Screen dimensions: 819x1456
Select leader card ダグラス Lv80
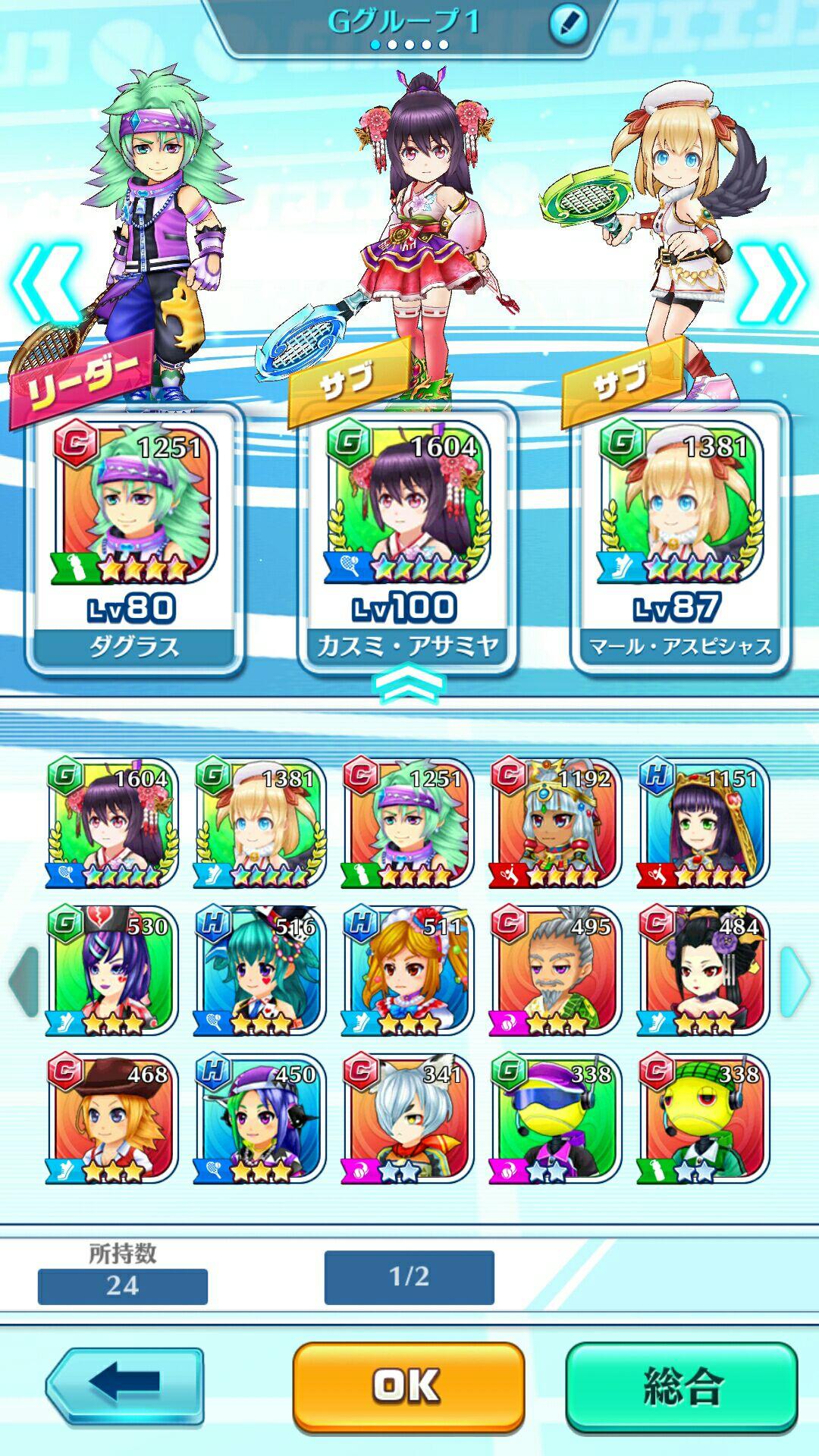pyautogui.click(x=134, y=538)
